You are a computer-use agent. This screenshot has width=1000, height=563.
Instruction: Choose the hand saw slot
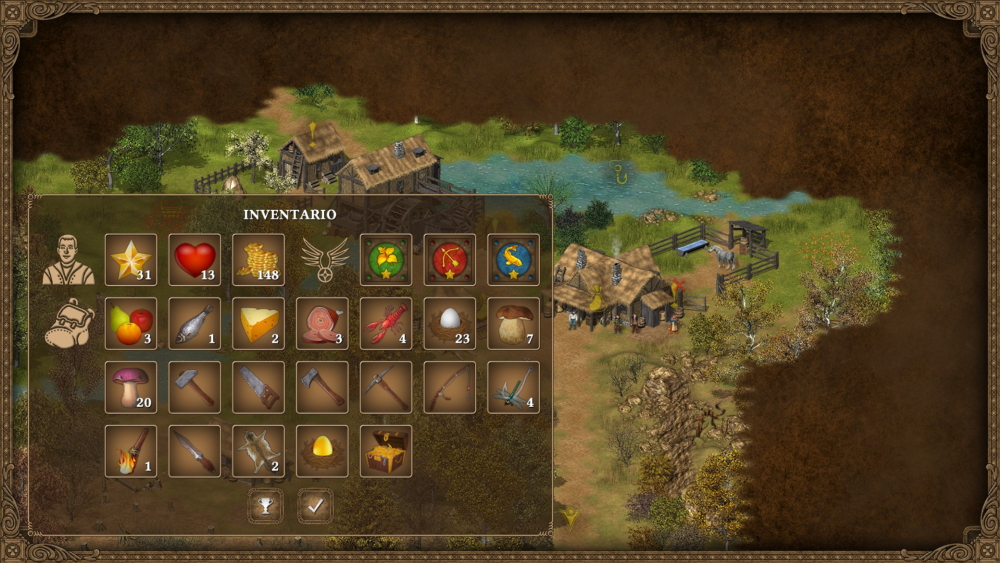click(258, 387)
